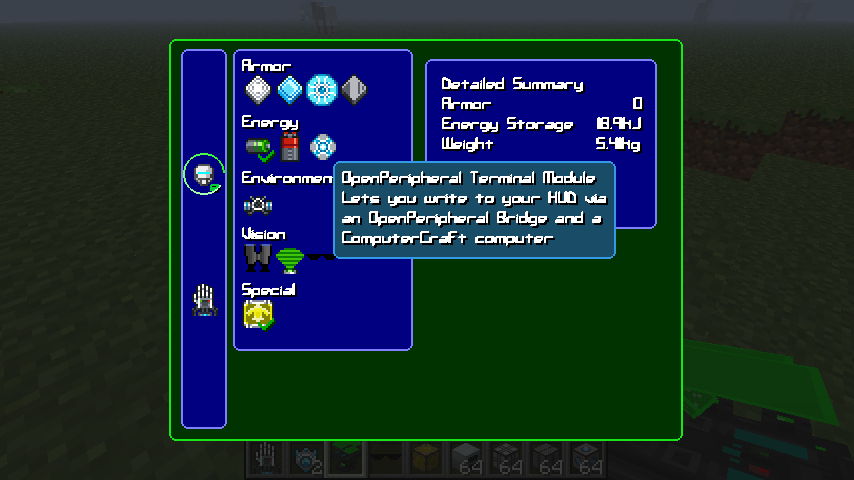854x480 pixels.
Task: Pick the glowing energy shield armor module
Action: pyautogui.click(x=322, y=91)
